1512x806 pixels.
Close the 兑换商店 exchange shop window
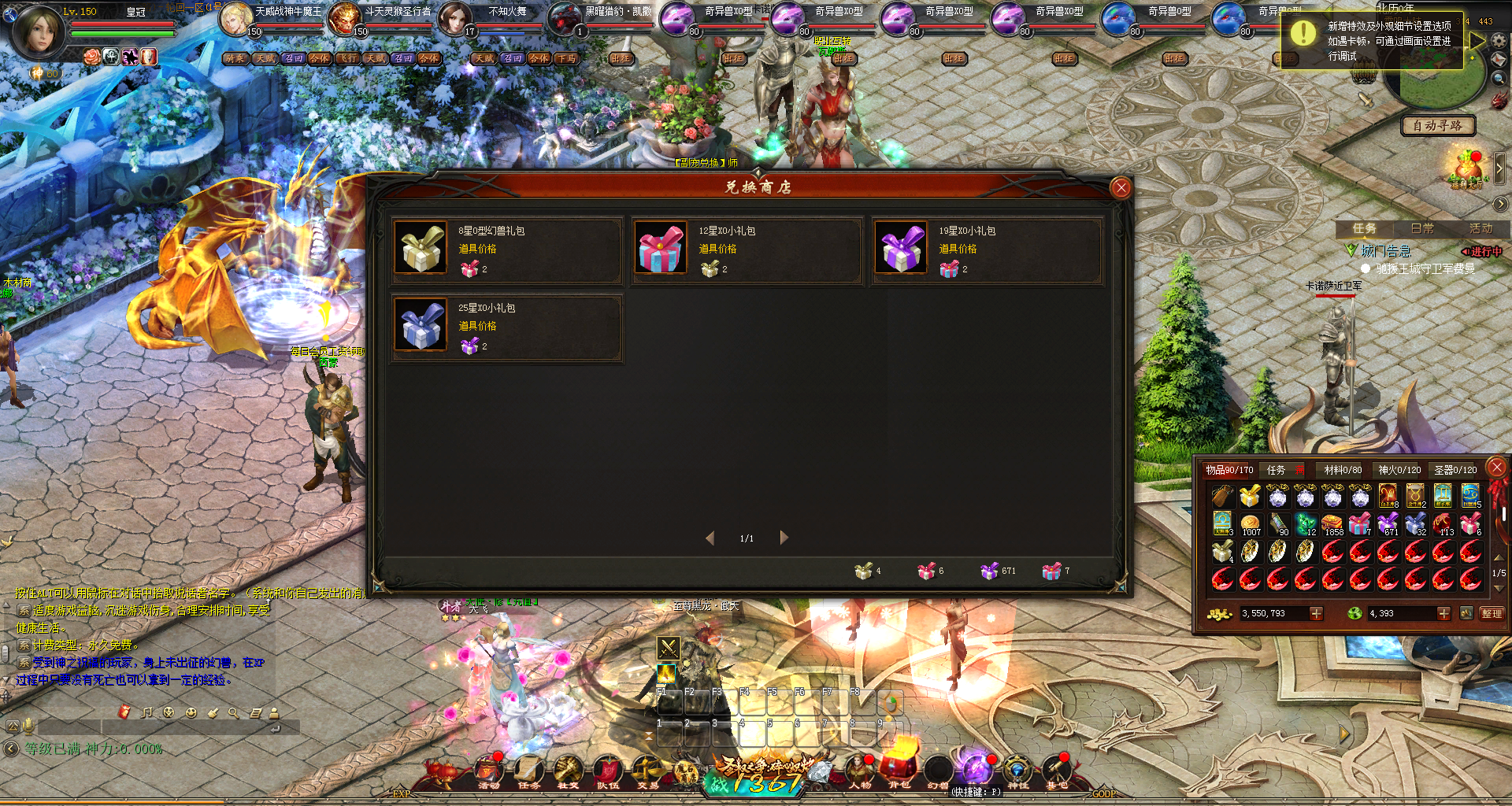[x=1121, y=187]
